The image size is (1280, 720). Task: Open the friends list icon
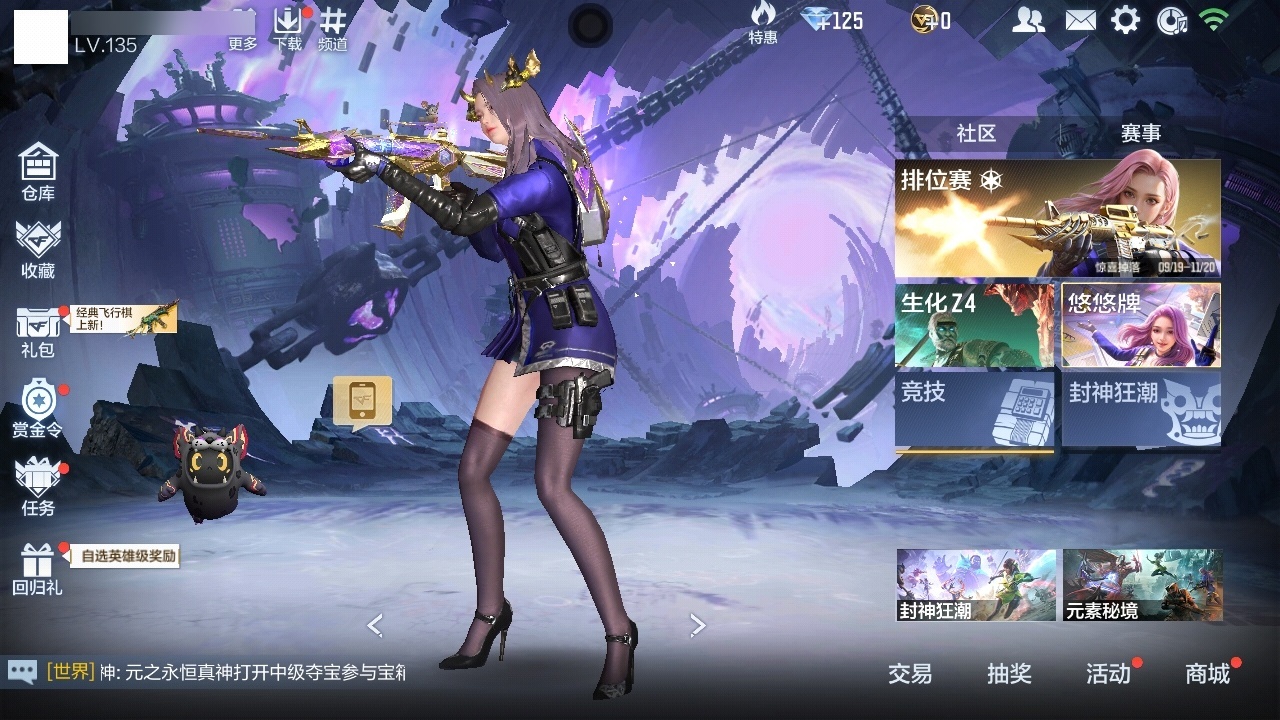coord(1028,20)
